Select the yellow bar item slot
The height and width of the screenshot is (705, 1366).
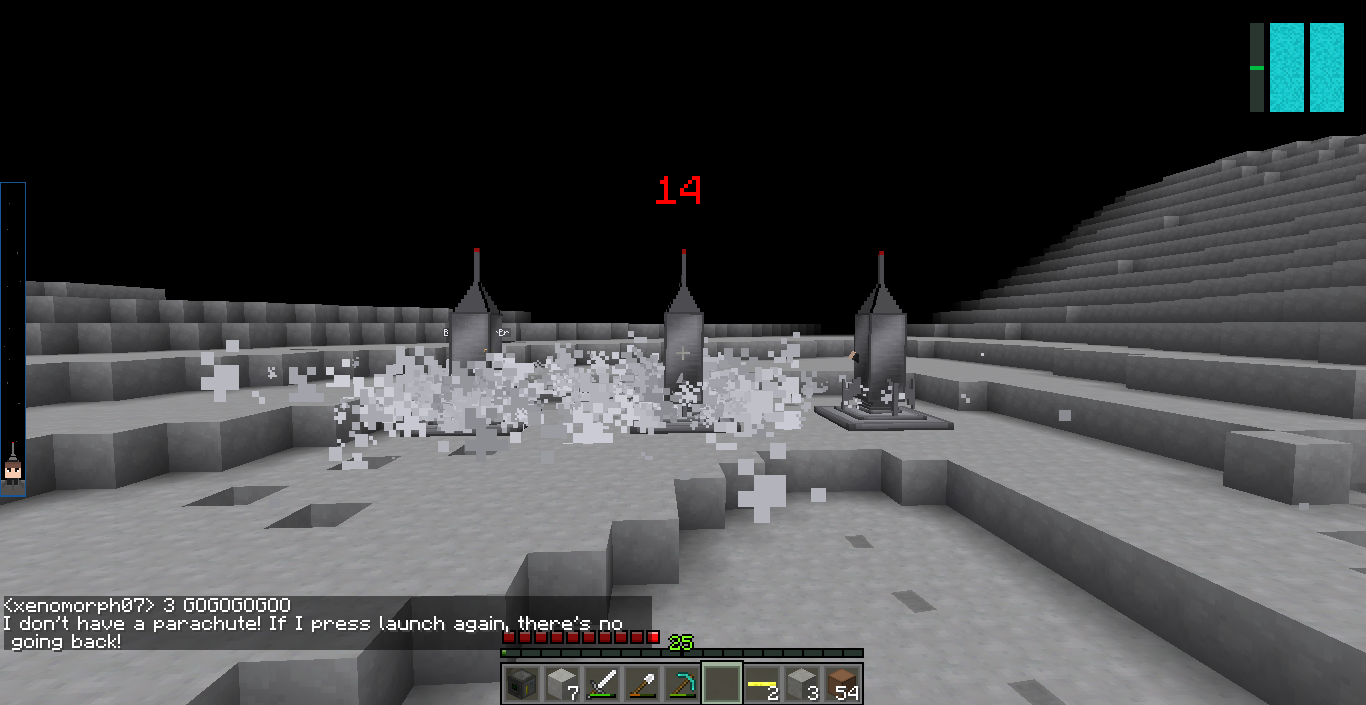[x=762, y=684]
